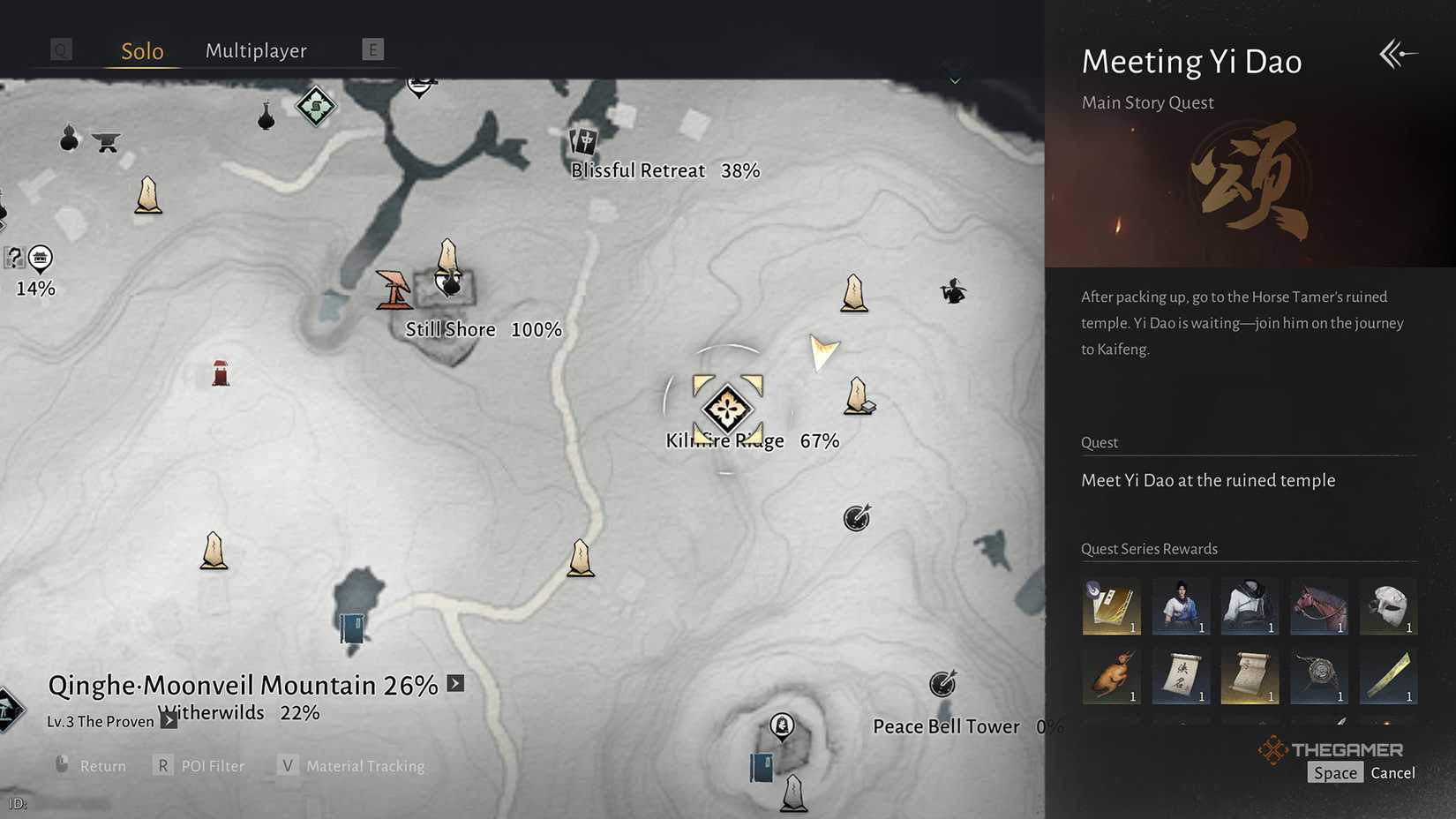1456x819 pixels.
Task: Select the horse reward thumbnail
Action: 1319,606
